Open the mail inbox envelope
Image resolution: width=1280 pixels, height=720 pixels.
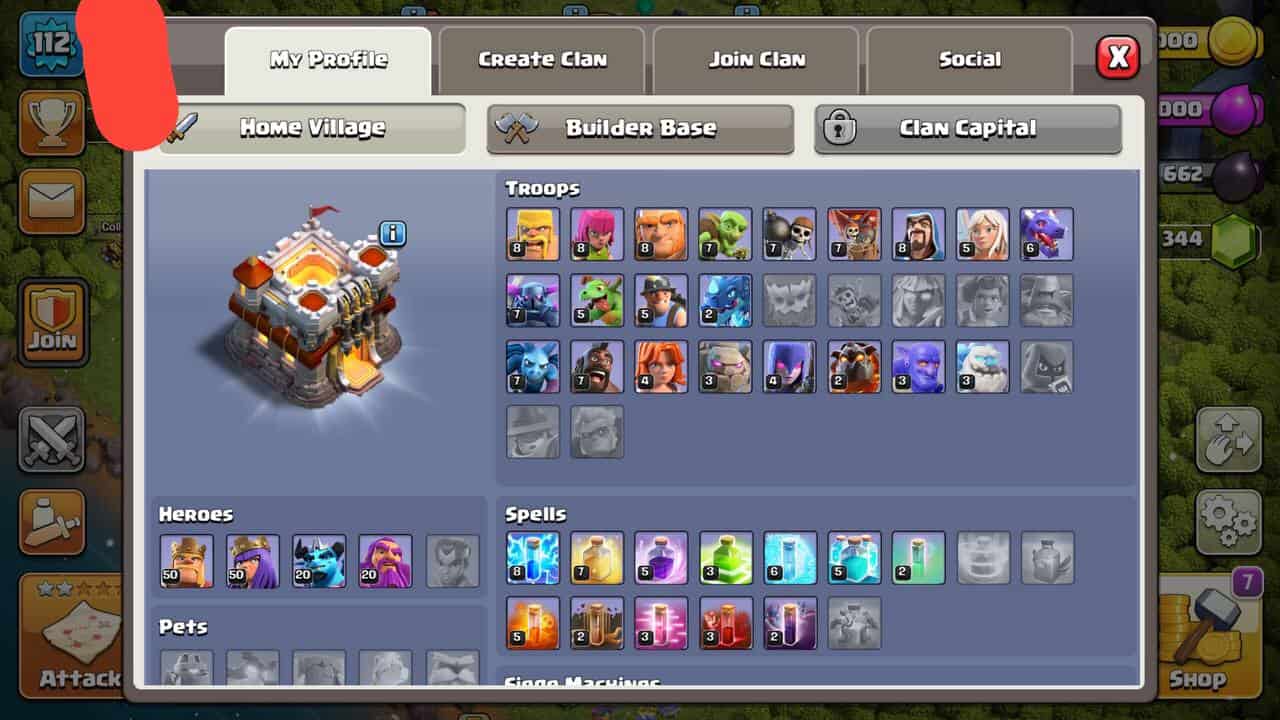point(52,200)
